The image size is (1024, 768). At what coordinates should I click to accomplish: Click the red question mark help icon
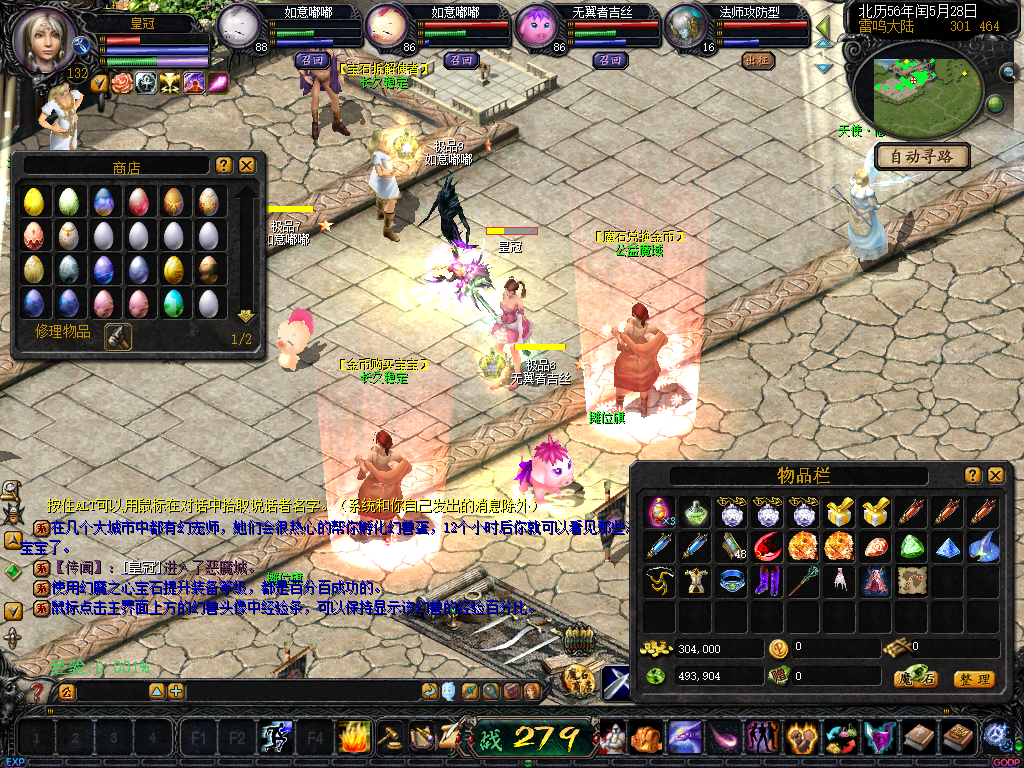pos(38,692)
